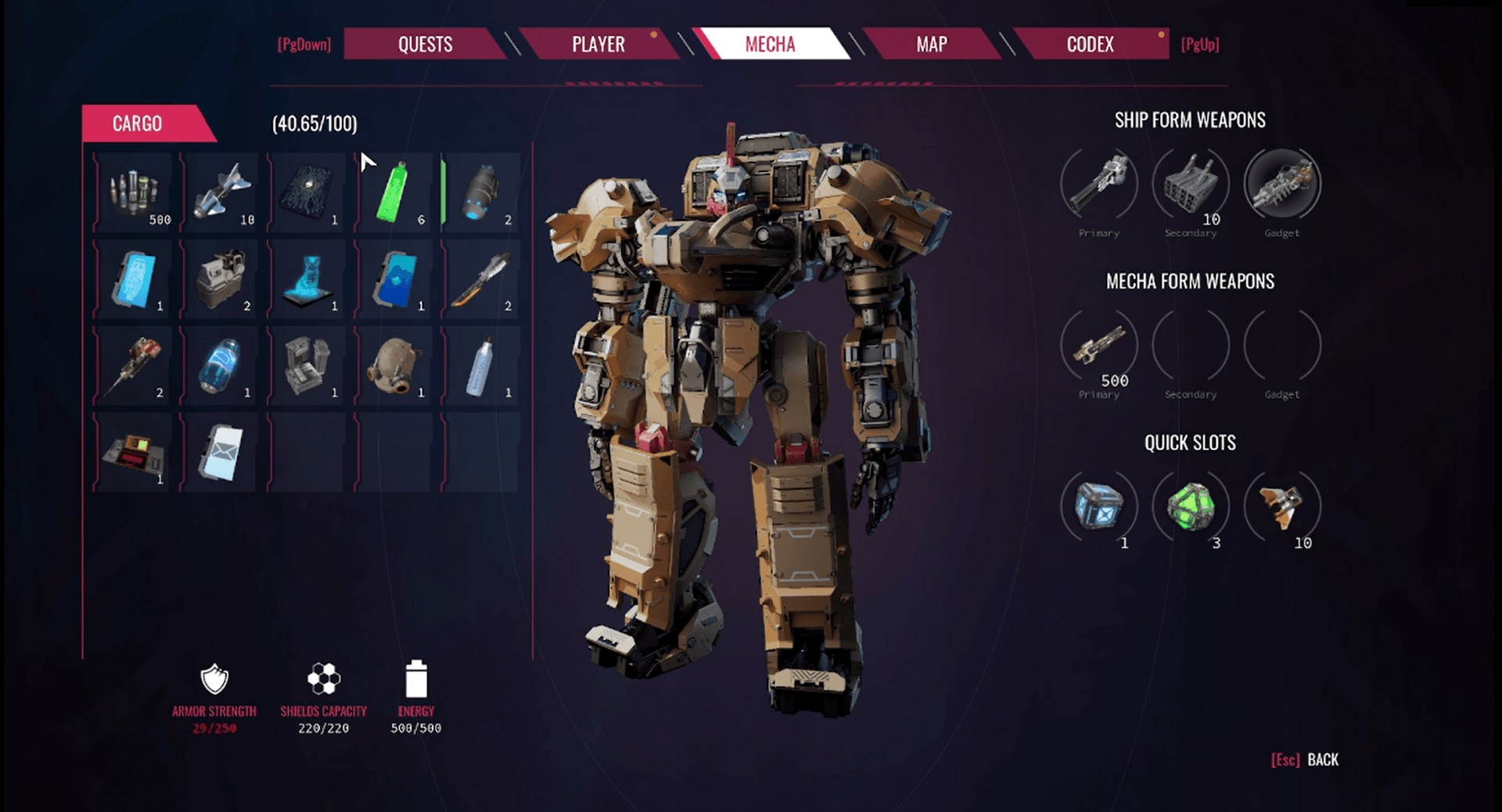The image size is (1502, 812).
Task: Click the blue capsule item in cargo
Action: [220, 365]
